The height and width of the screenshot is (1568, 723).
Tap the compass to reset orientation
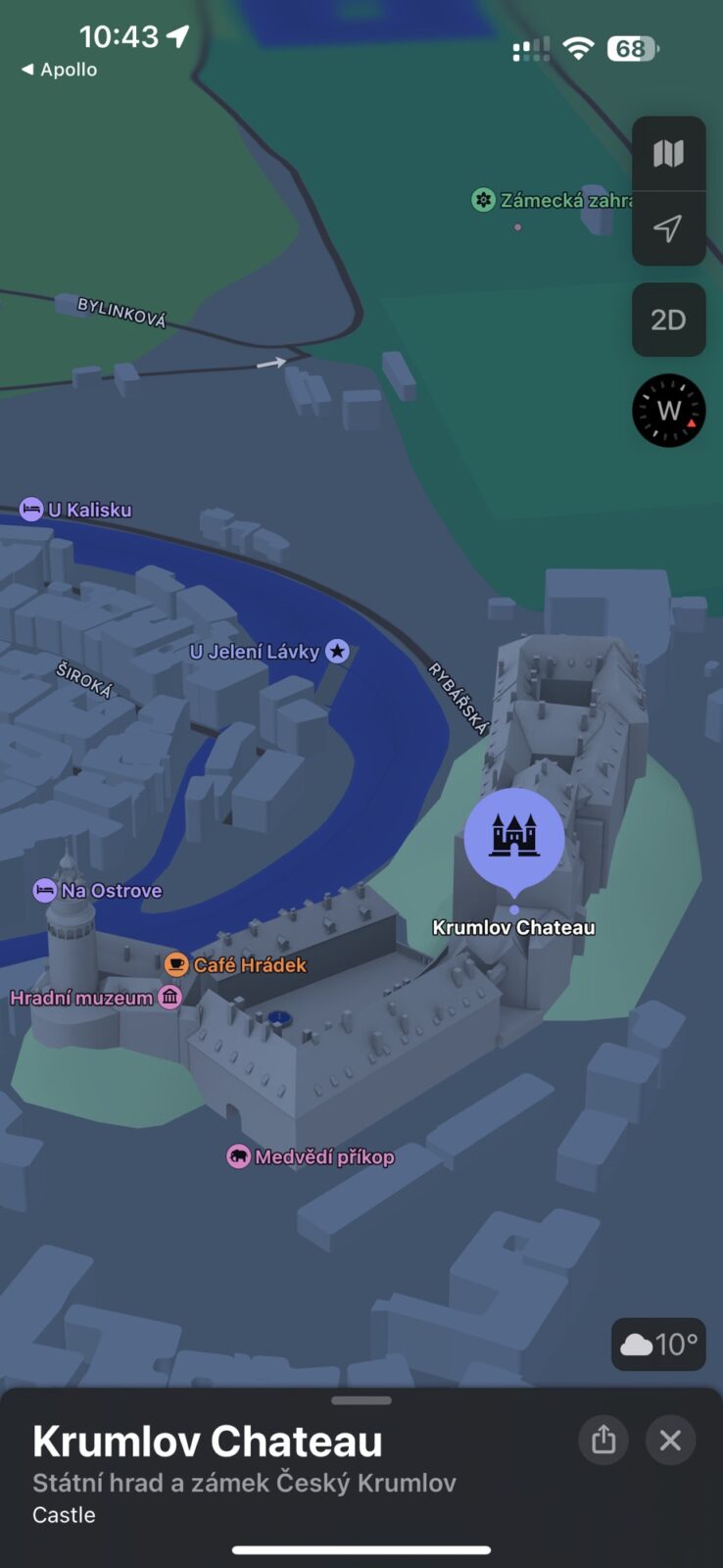(x=668, y=411)
